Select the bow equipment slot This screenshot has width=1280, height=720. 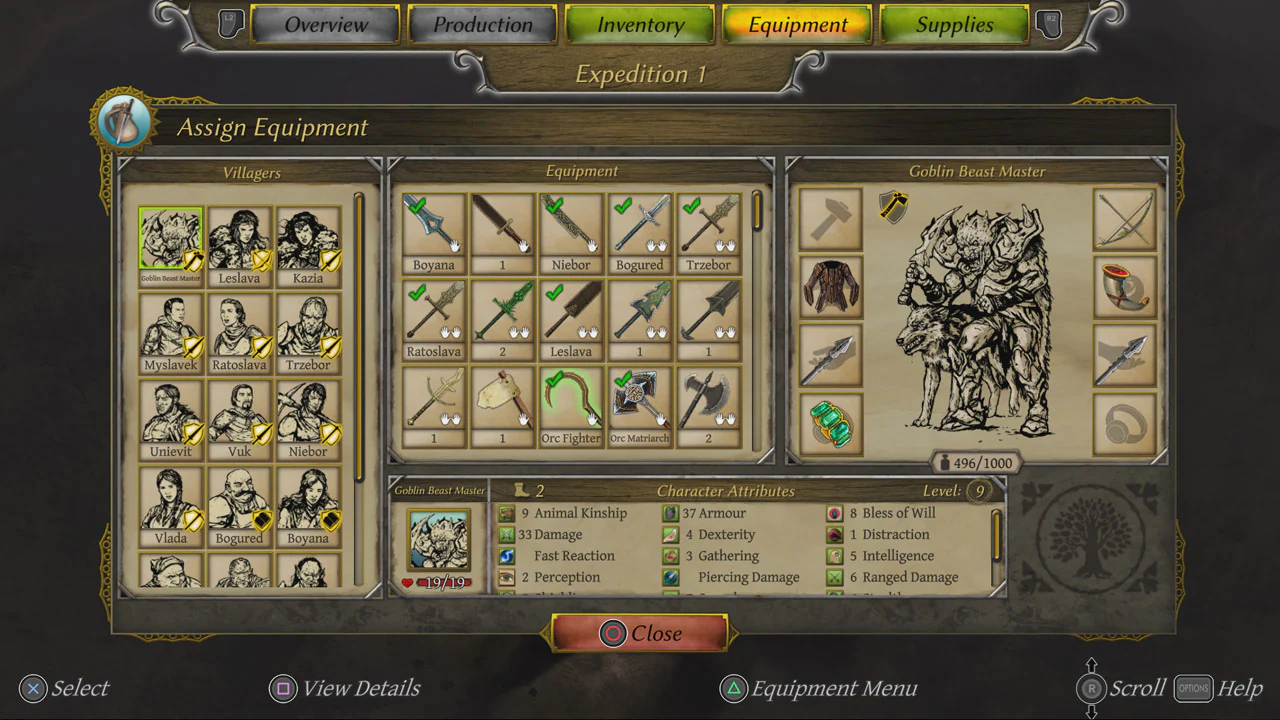[1125, 218]
